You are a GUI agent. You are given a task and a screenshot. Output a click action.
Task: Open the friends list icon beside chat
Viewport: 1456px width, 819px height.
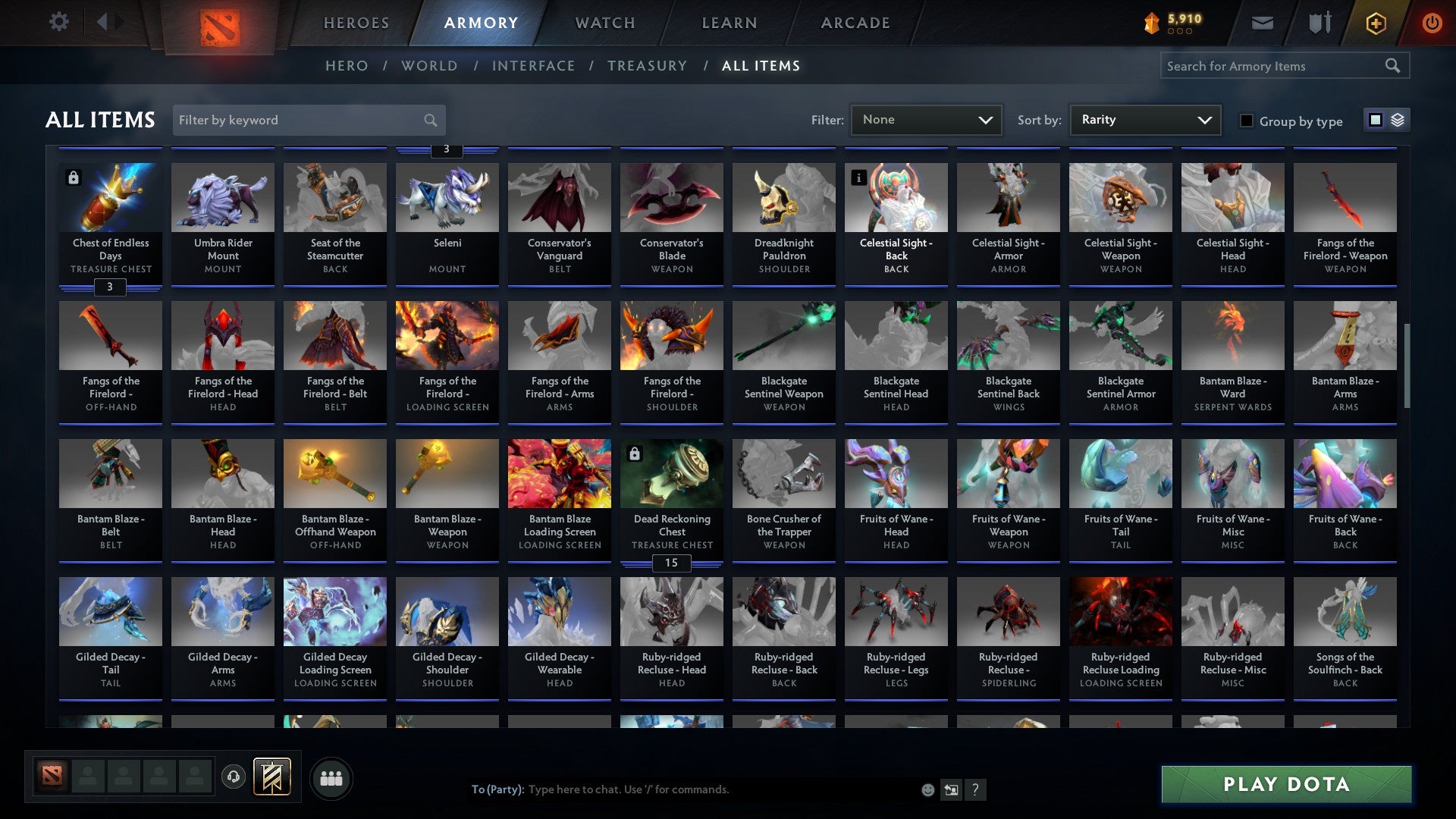pos(331,777)
